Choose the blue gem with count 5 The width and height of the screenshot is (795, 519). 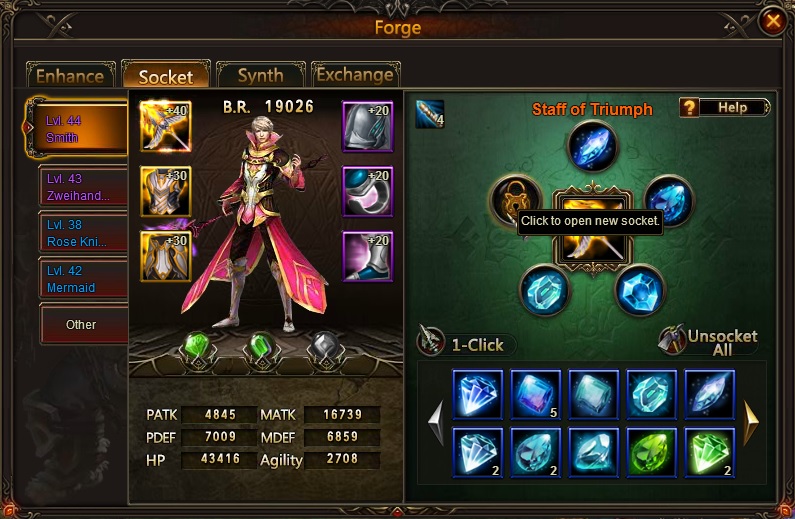tap(536, 394)
